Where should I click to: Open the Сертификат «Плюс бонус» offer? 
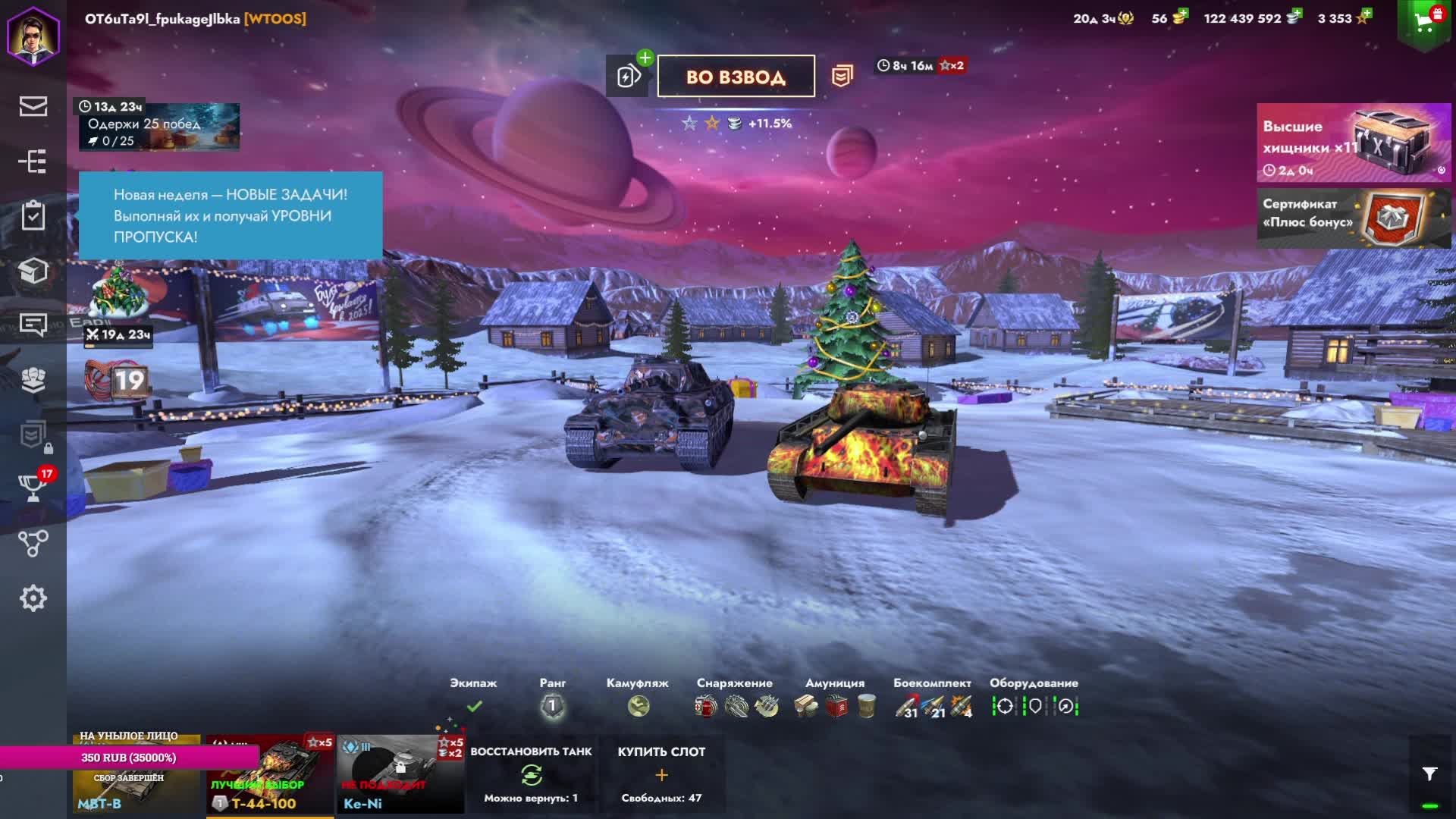tap(1354, 218)
